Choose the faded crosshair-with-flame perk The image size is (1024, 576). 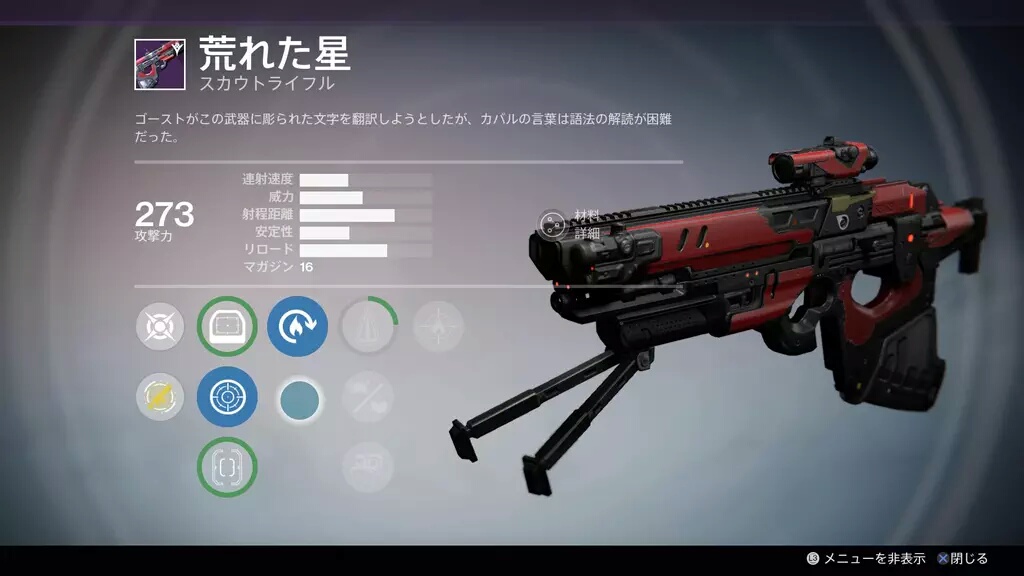(x=438, y=327)
